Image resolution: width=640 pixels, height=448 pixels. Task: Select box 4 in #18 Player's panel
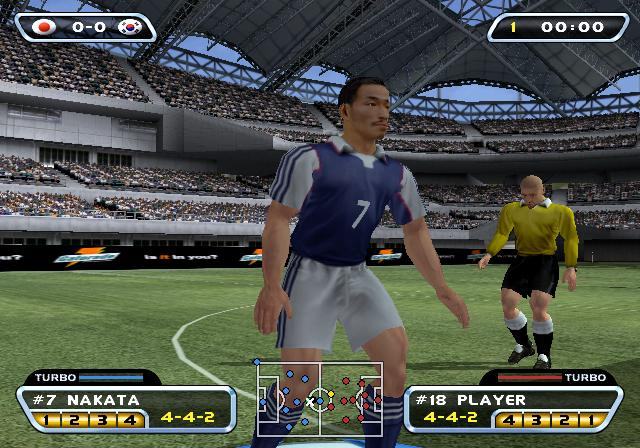513,418
